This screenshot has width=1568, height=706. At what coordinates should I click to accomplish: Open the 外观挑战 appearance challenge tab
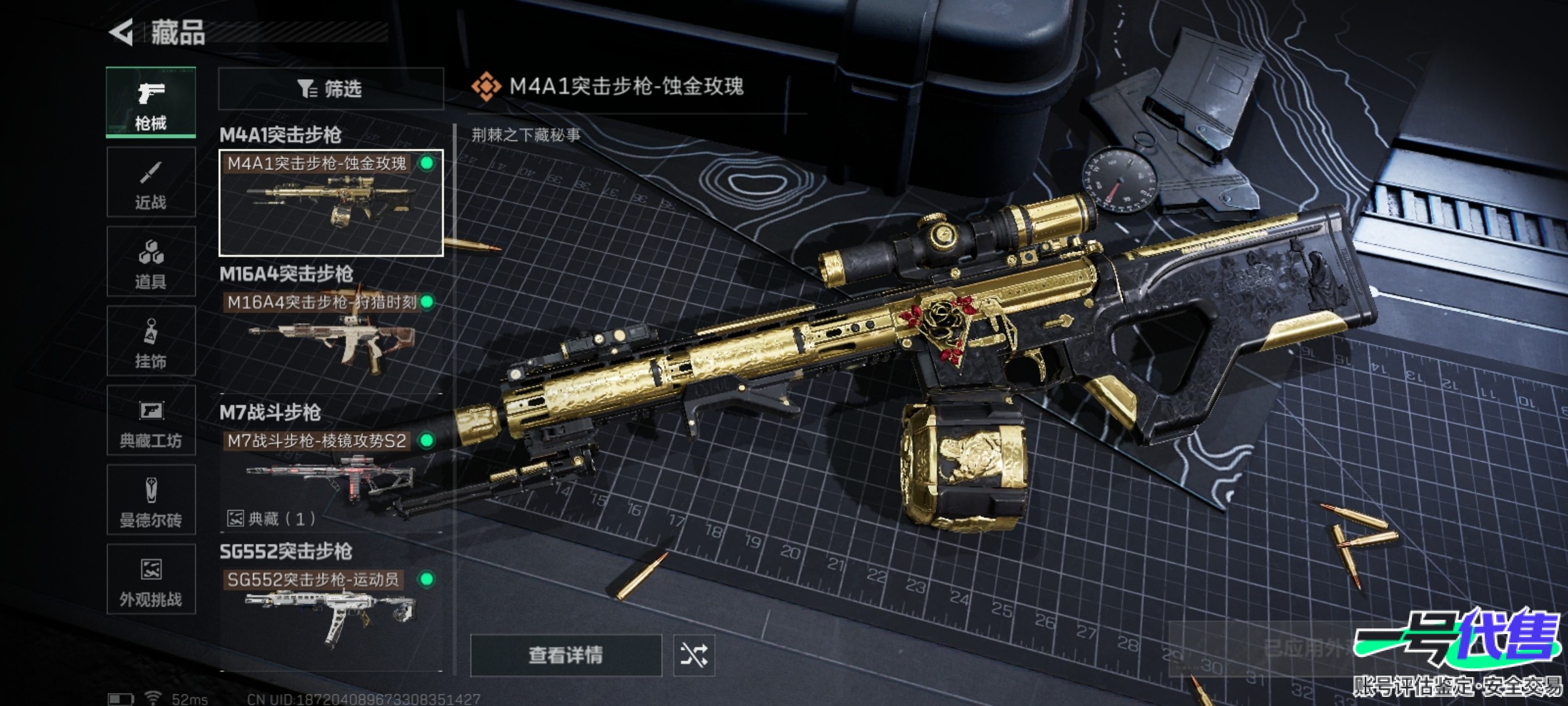pos(151,580)
